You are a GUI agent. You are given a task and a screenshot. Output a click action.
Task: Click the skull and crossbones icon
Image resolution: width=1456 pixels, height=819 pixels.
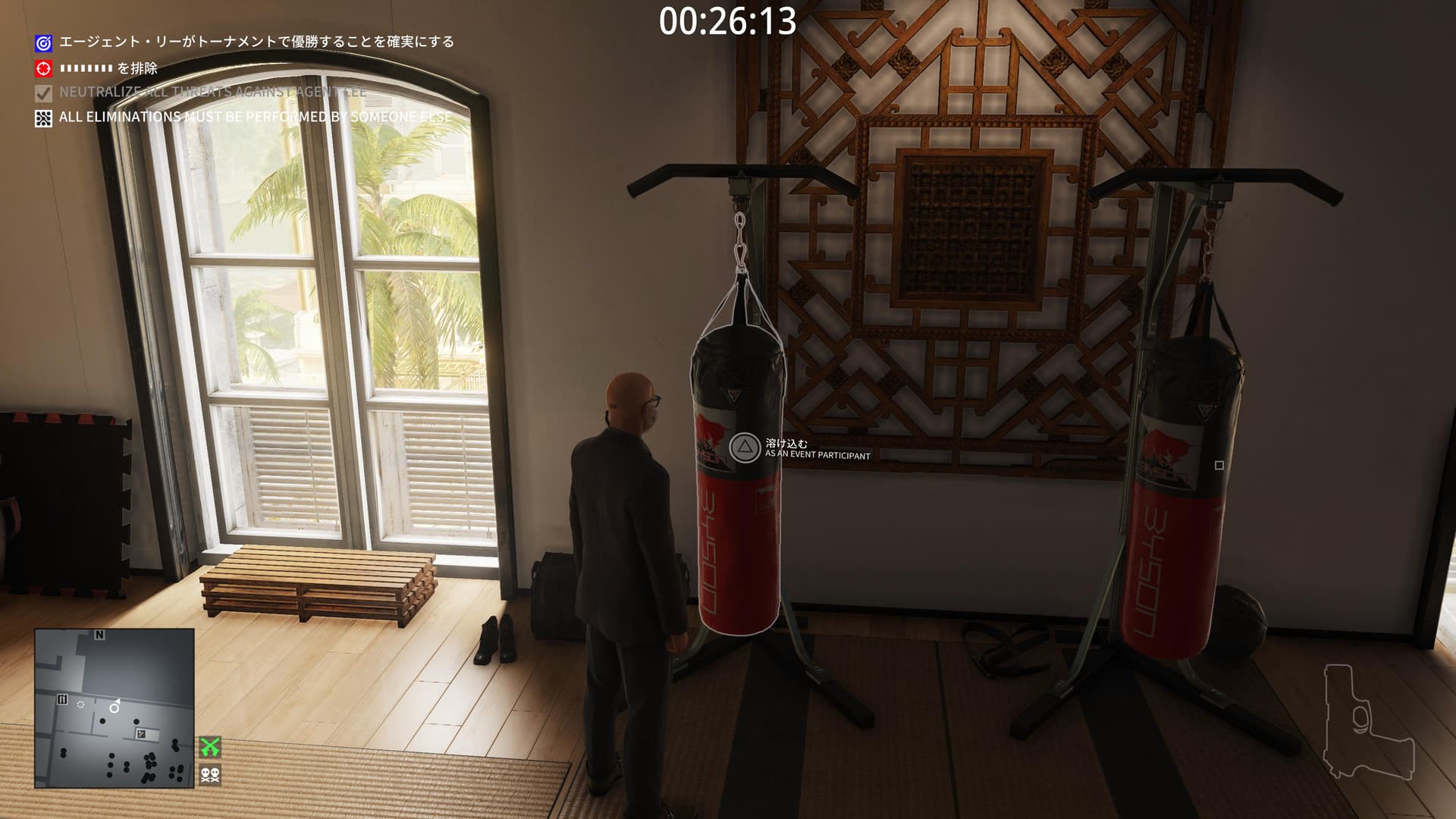[210, 774]
